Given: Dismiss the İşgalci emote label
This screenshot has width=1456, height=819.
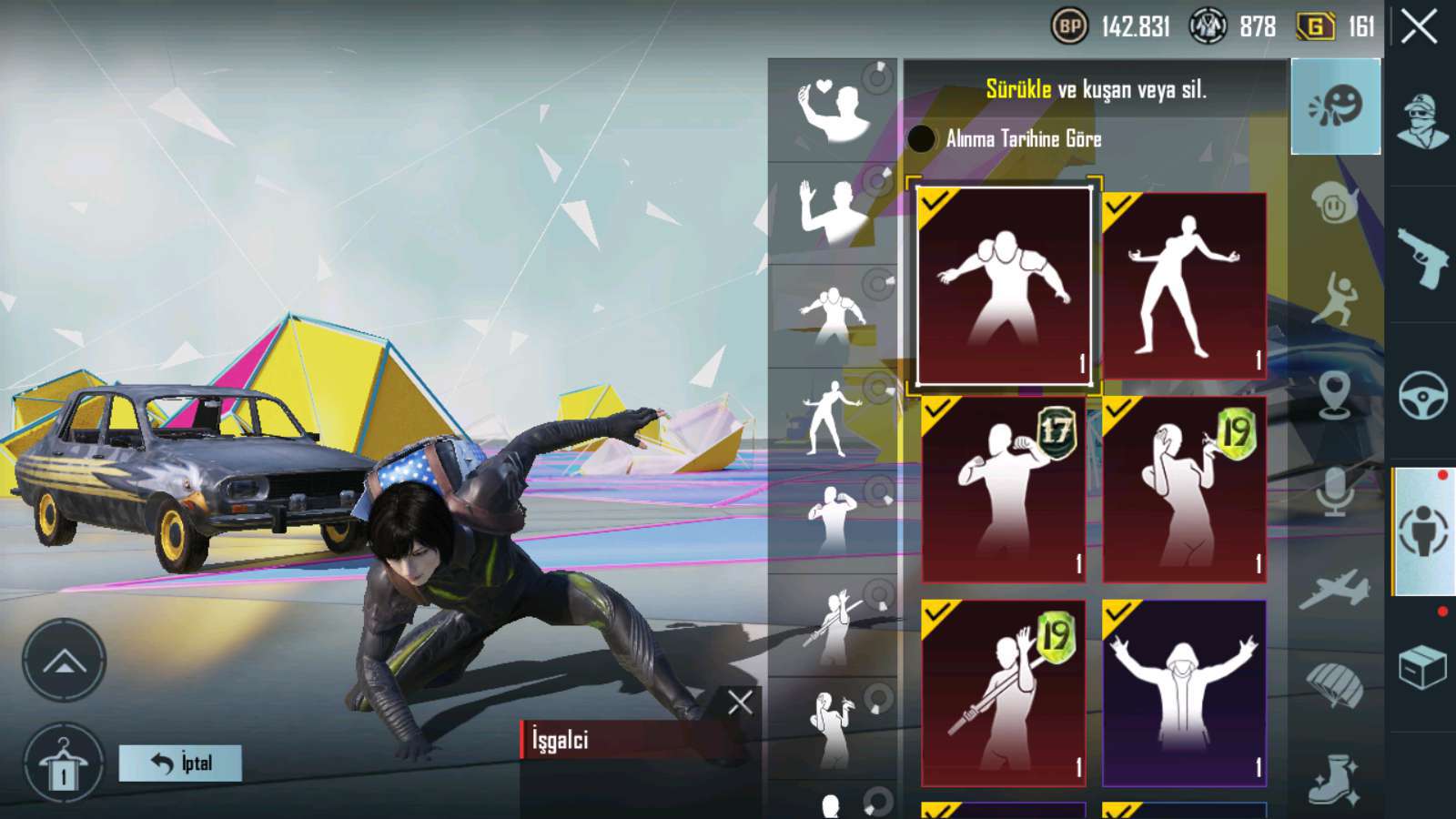Looking at the screenshot, I should point(740,702).
